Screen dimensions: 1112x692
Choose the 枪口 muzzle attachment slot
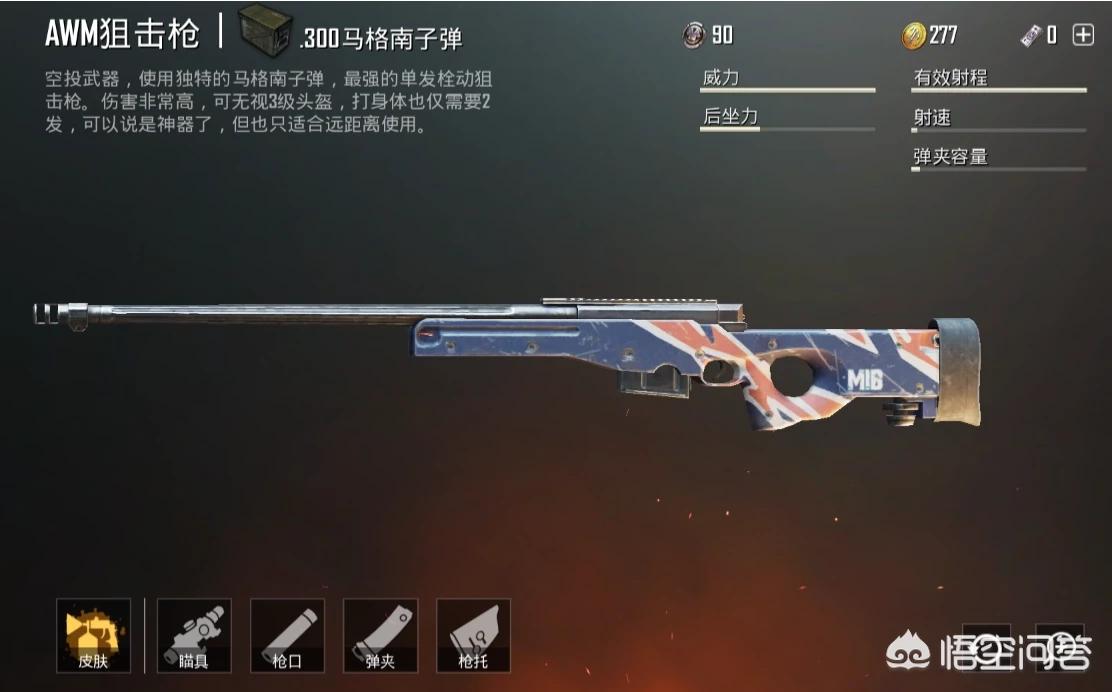click(x=287, y=635)
